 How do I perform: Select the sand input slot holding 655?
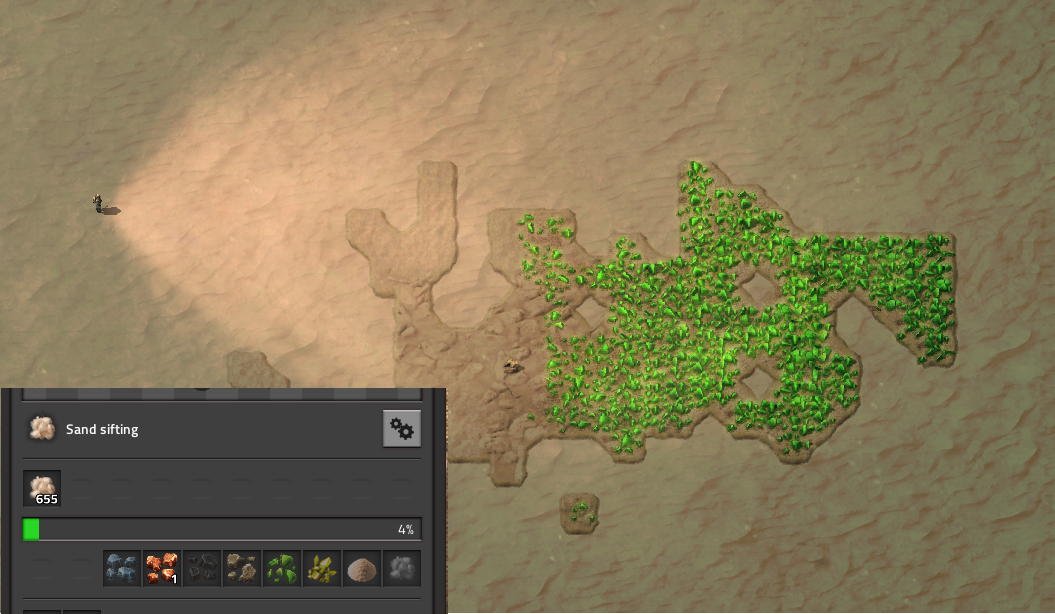click(42, 488)
